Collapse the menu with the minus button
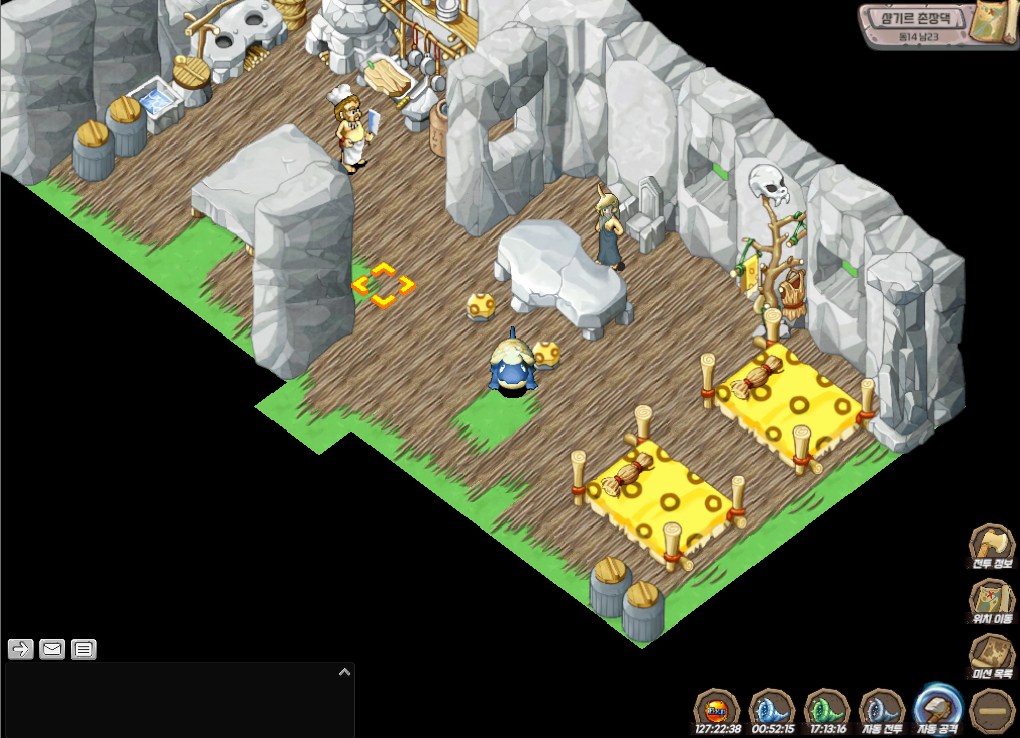1020x738 pixels. pyautogui.click(x=993, y=710)
